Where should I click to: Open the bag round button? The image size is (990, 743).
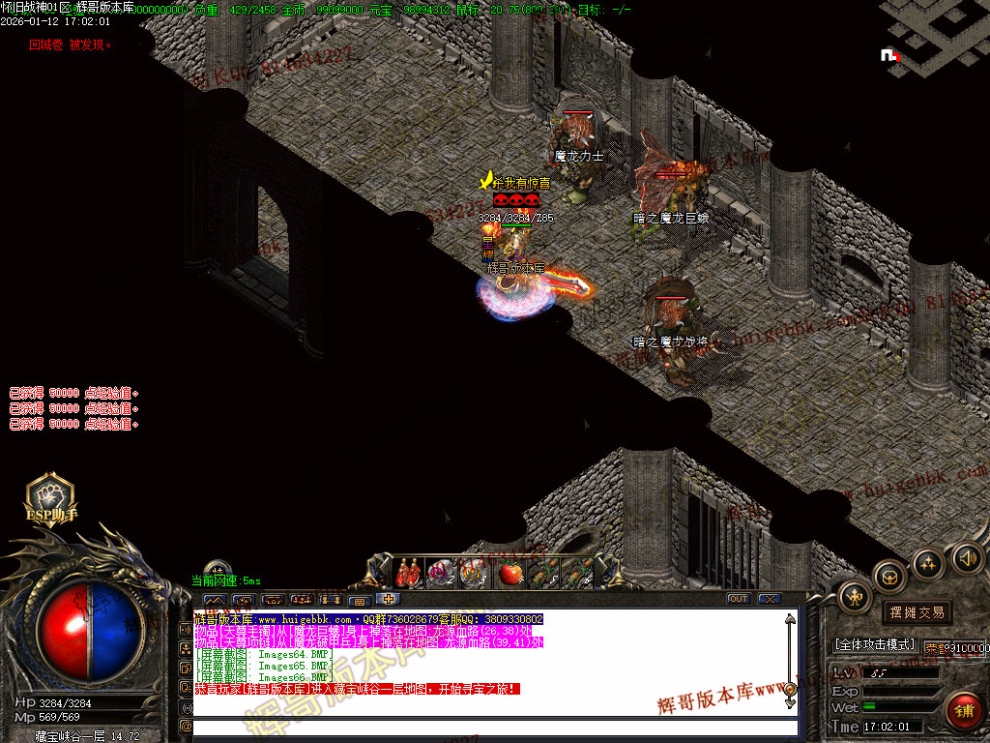pyautogui.click(x=889, y=576)
